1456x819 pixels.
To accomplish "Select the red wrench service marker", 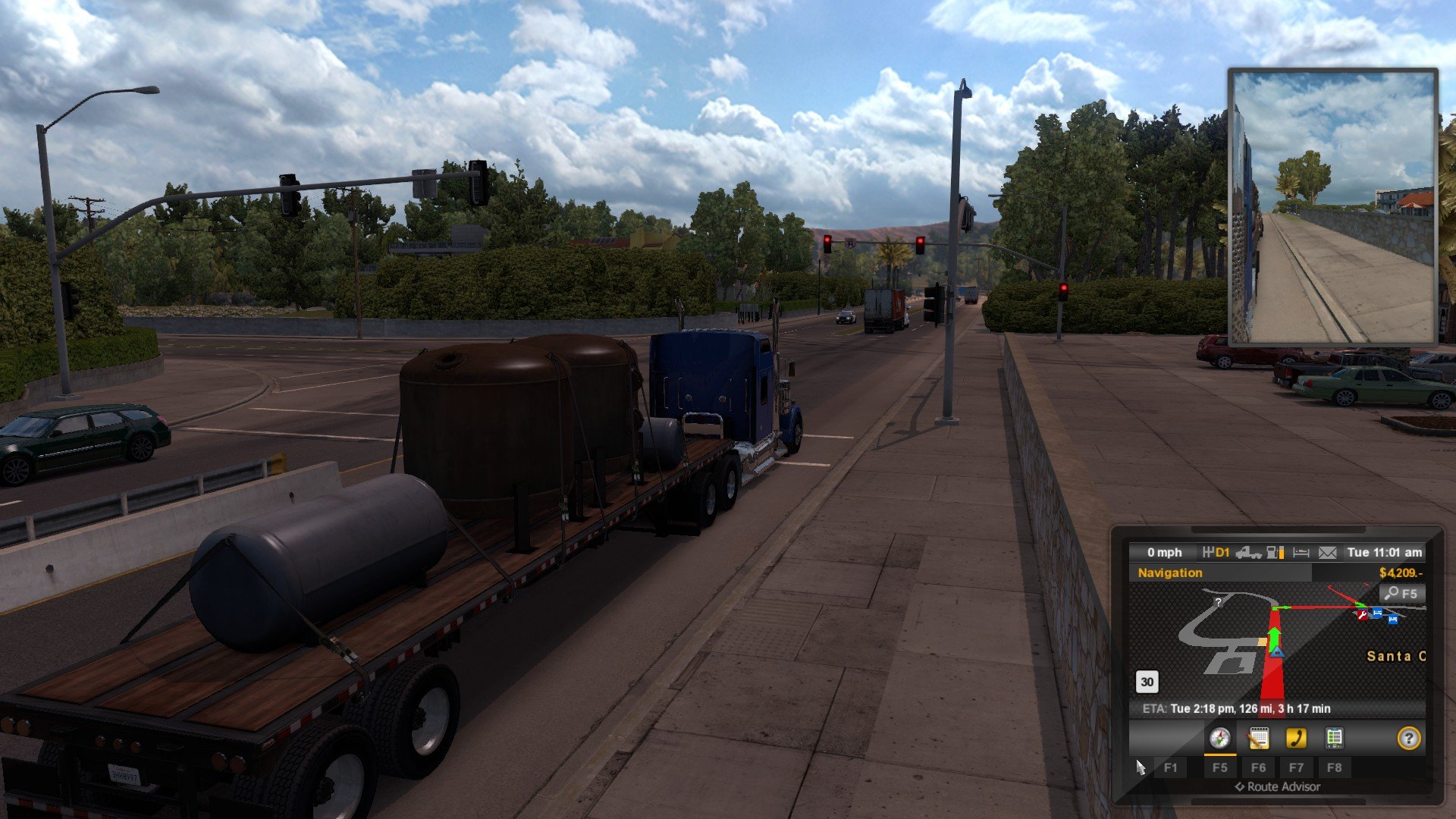I will [x=1363, y=615].
